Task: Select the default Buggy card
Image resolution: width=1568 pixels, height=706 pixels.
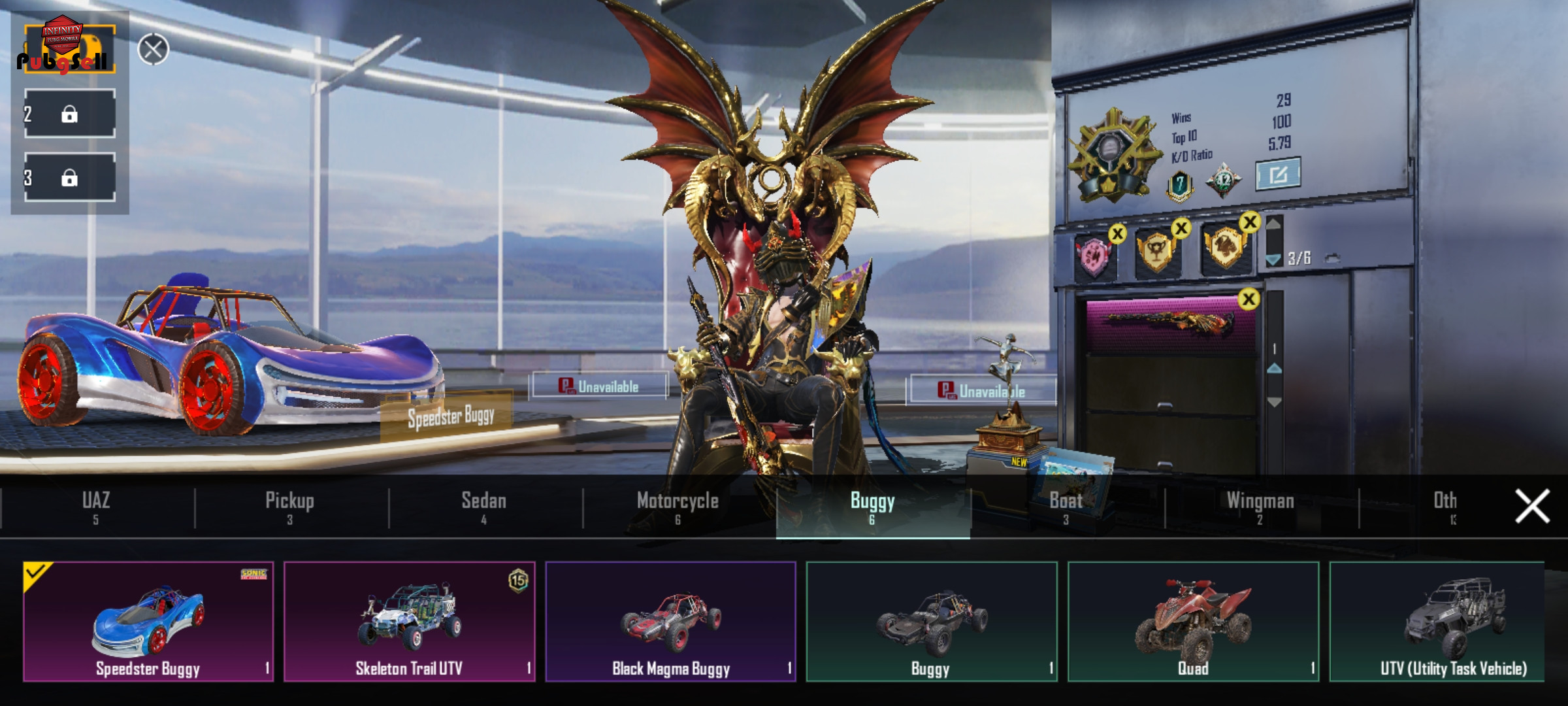Action: coord(932,622)
